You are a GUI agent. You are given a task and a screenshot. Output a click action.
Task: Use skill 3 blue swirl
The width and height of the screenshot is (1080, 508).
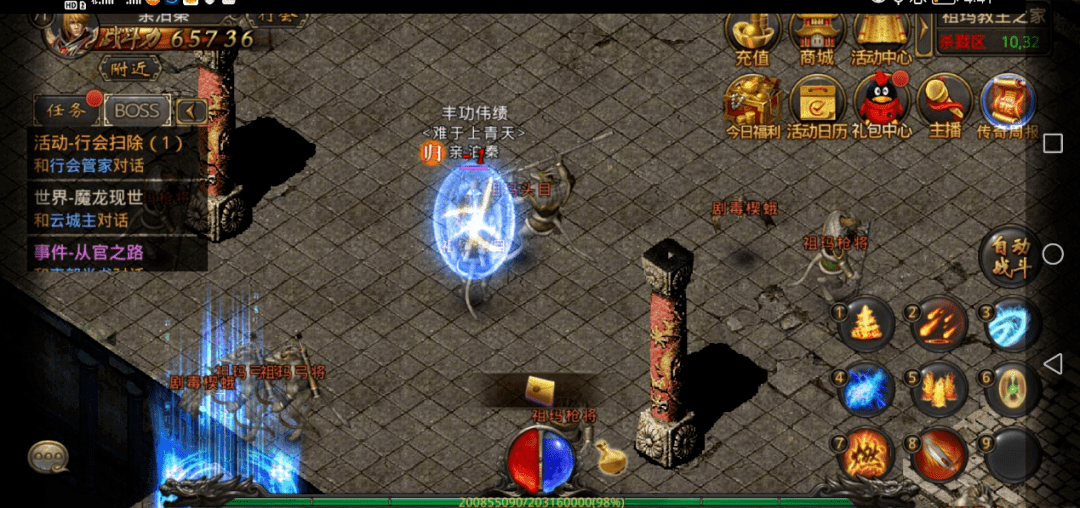pos(1011,324)
